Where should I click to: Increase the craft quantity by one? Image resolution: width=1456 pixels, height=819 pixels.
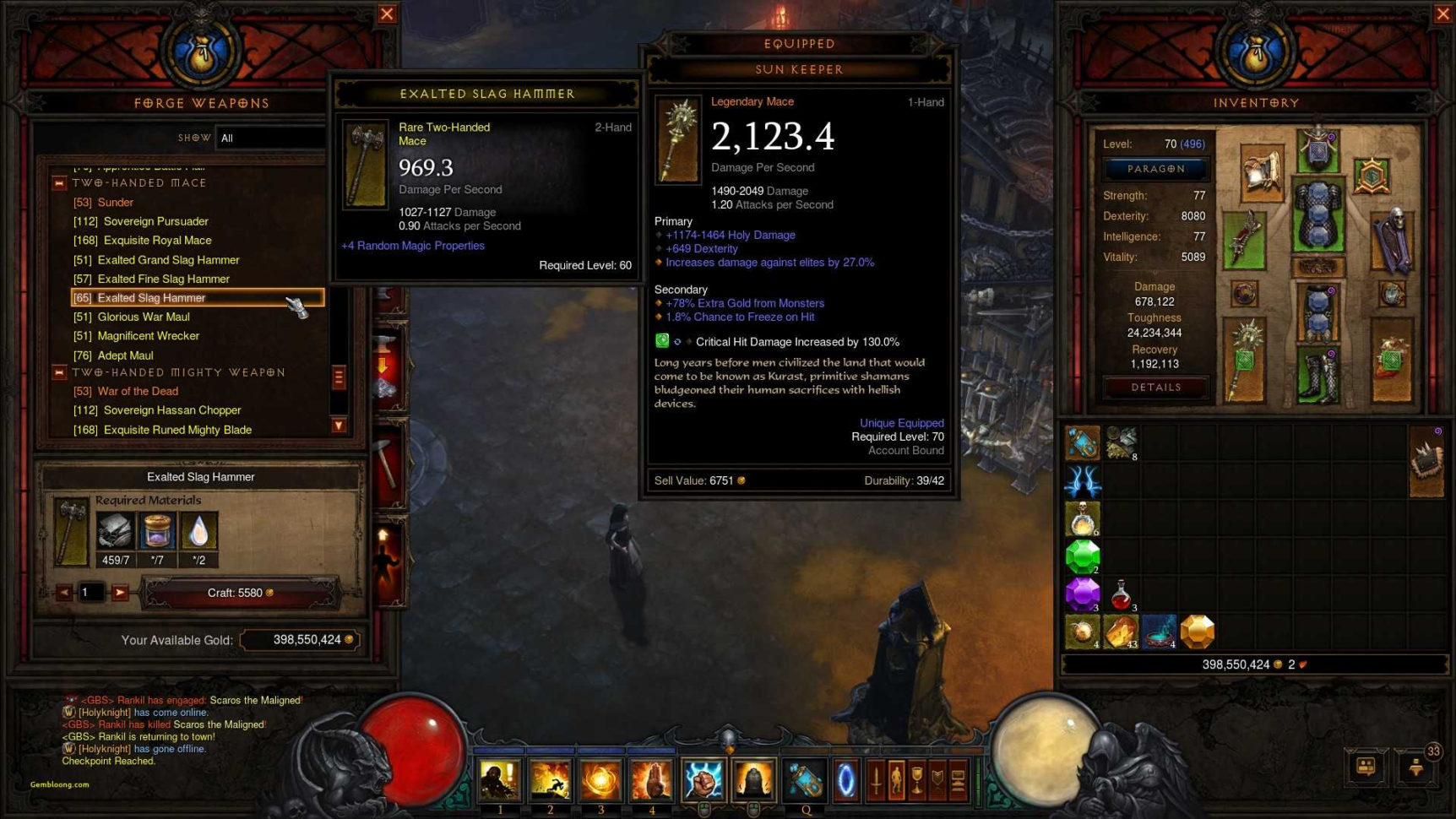click(x=120, y=593)
